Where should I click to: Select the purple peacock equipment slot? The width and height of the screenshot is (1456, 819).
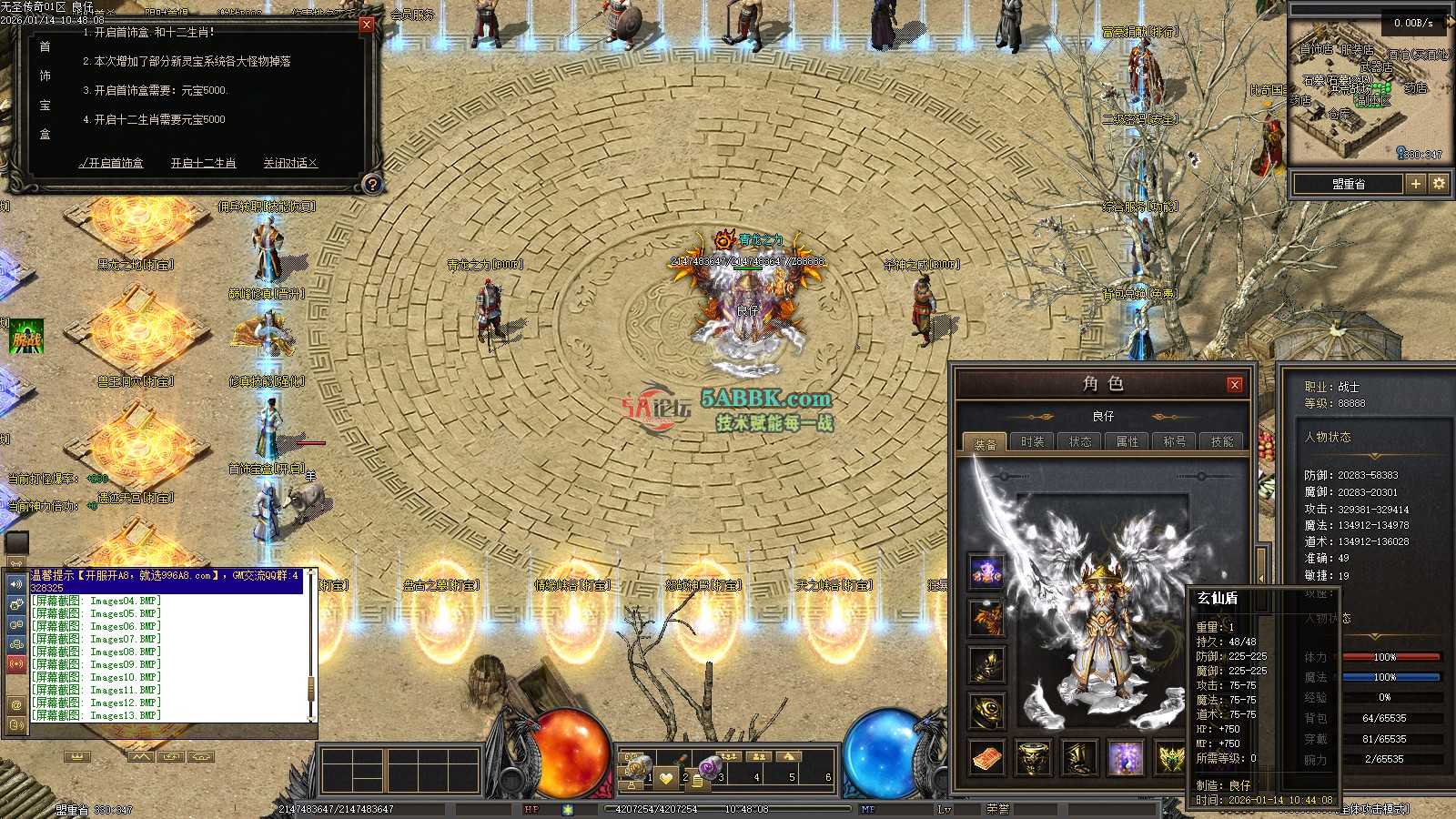(x=1126, y=758)
